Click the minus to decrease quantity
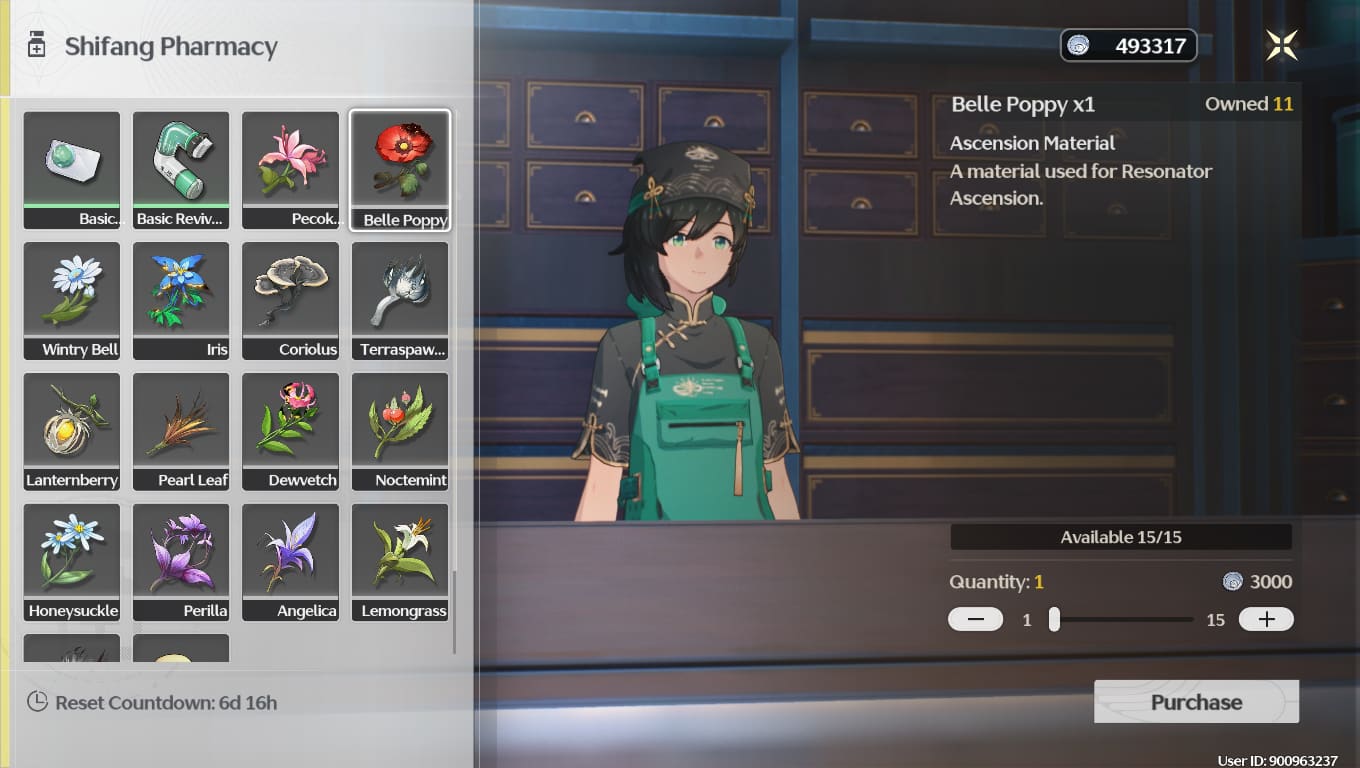 click(975, 619)
